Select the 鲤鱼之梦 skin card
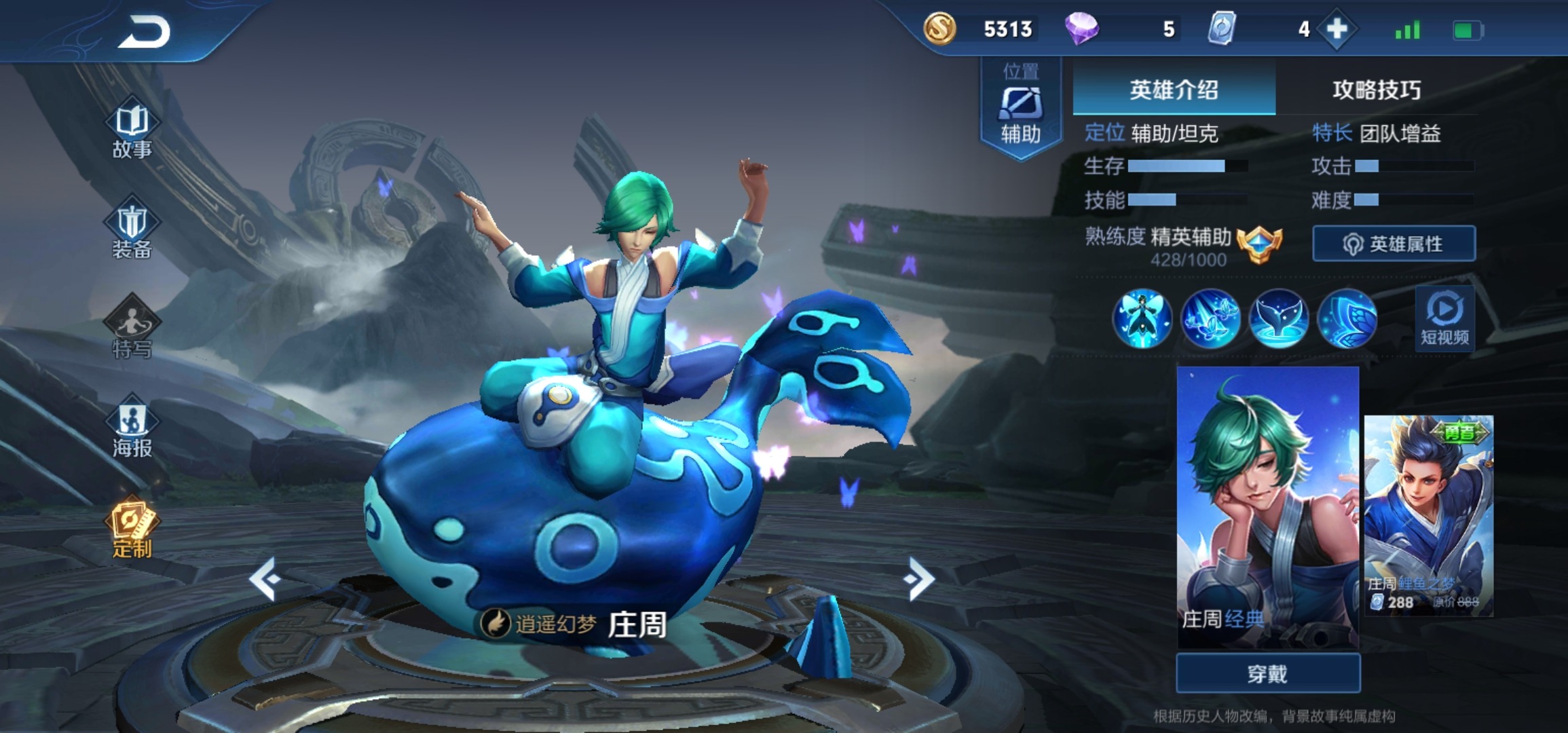This screenshot has width=1568, height=733. (x=1428, y=516)
